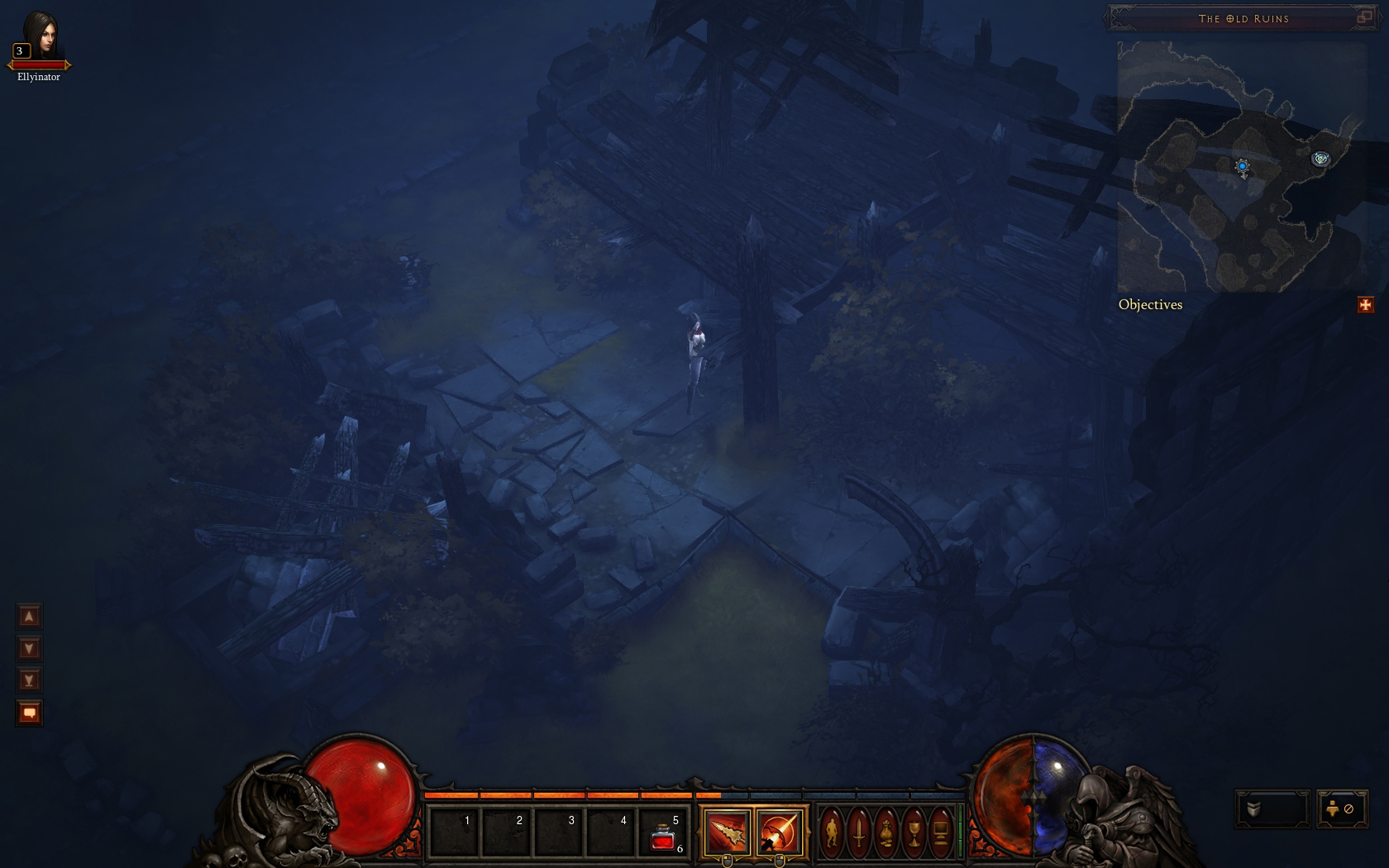
Task: Click Ellyinator's character portrait
Action: [x=40, y=36]
